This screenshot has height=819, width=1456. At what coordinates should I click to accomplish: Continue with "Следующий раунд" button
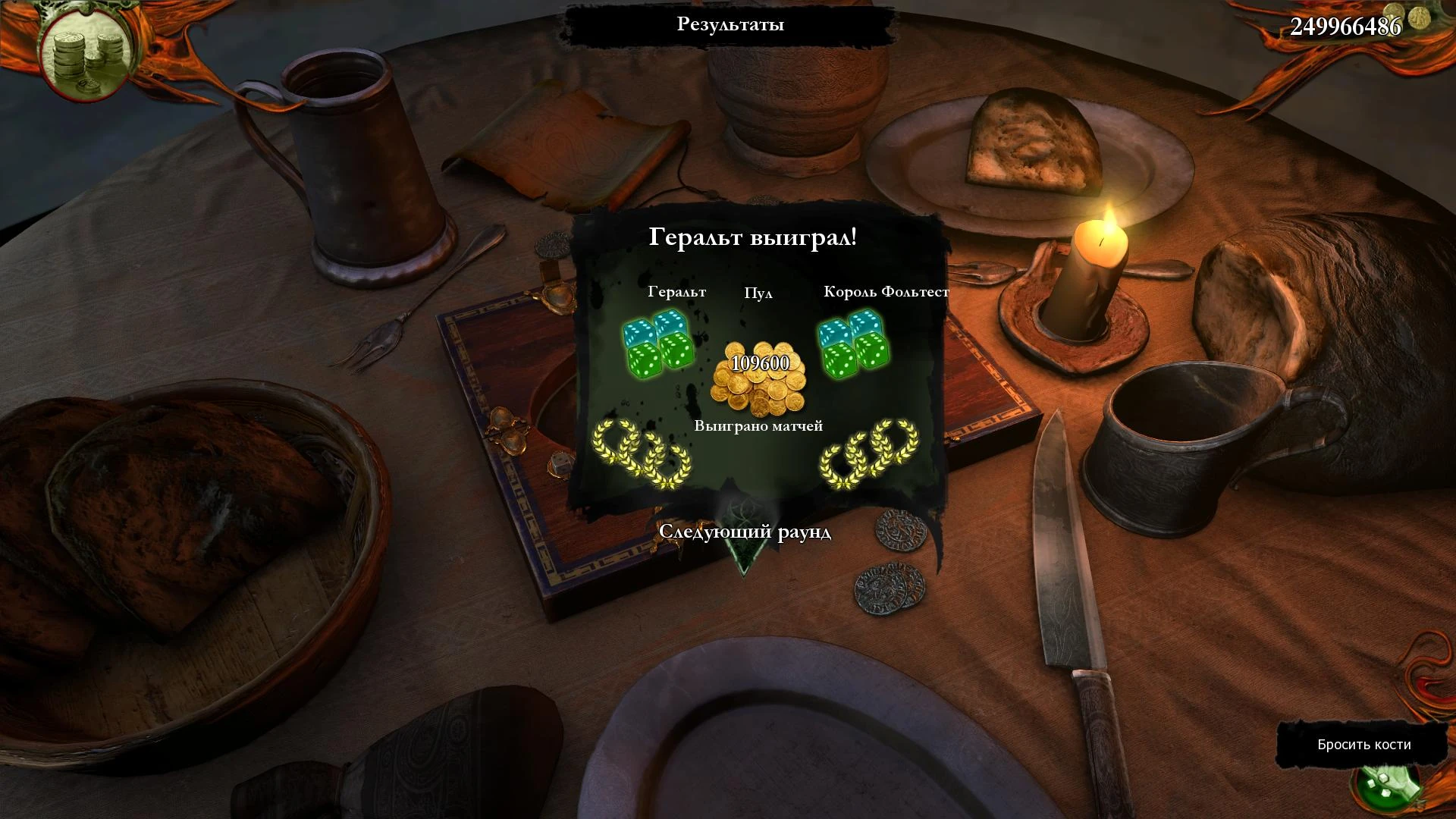745,532
